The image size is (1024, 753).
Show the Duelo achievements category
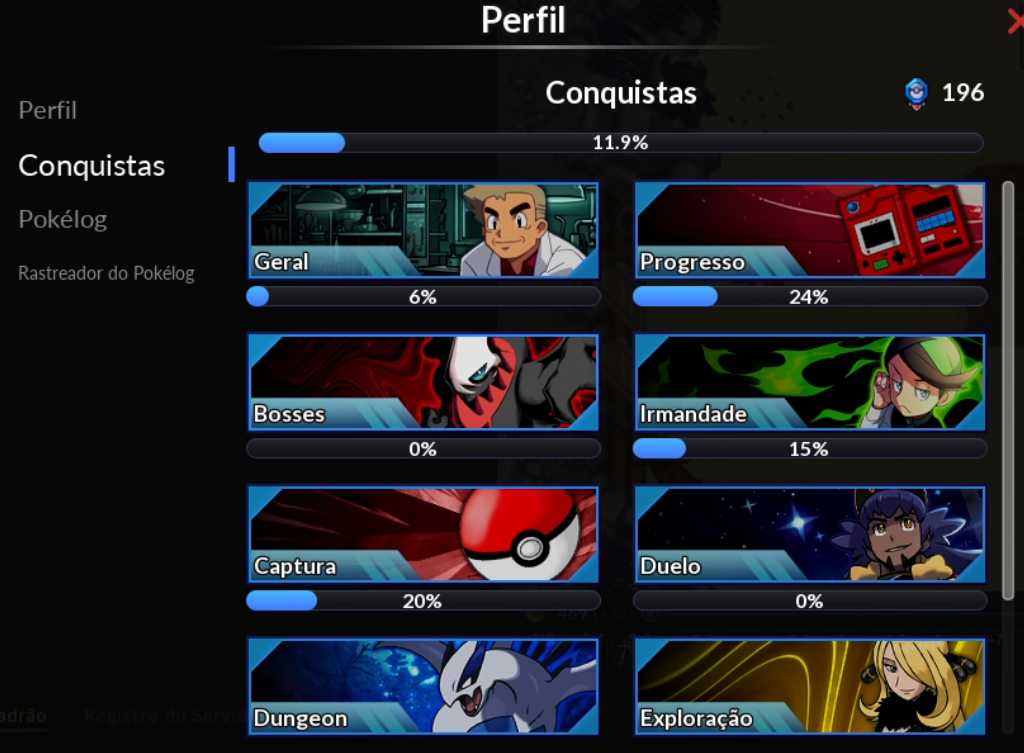click(x=809, y=534)
